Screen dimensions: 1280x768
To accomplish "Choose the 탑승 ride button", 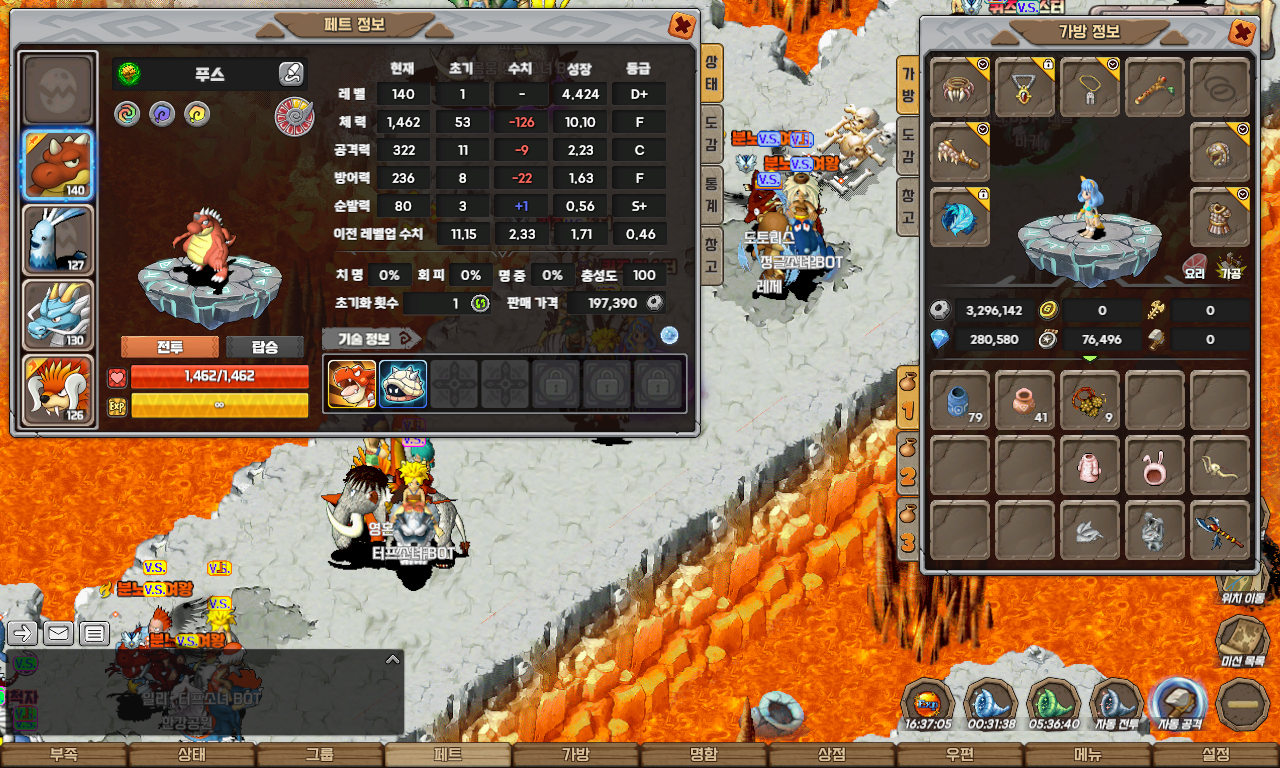I will point(265,347).
